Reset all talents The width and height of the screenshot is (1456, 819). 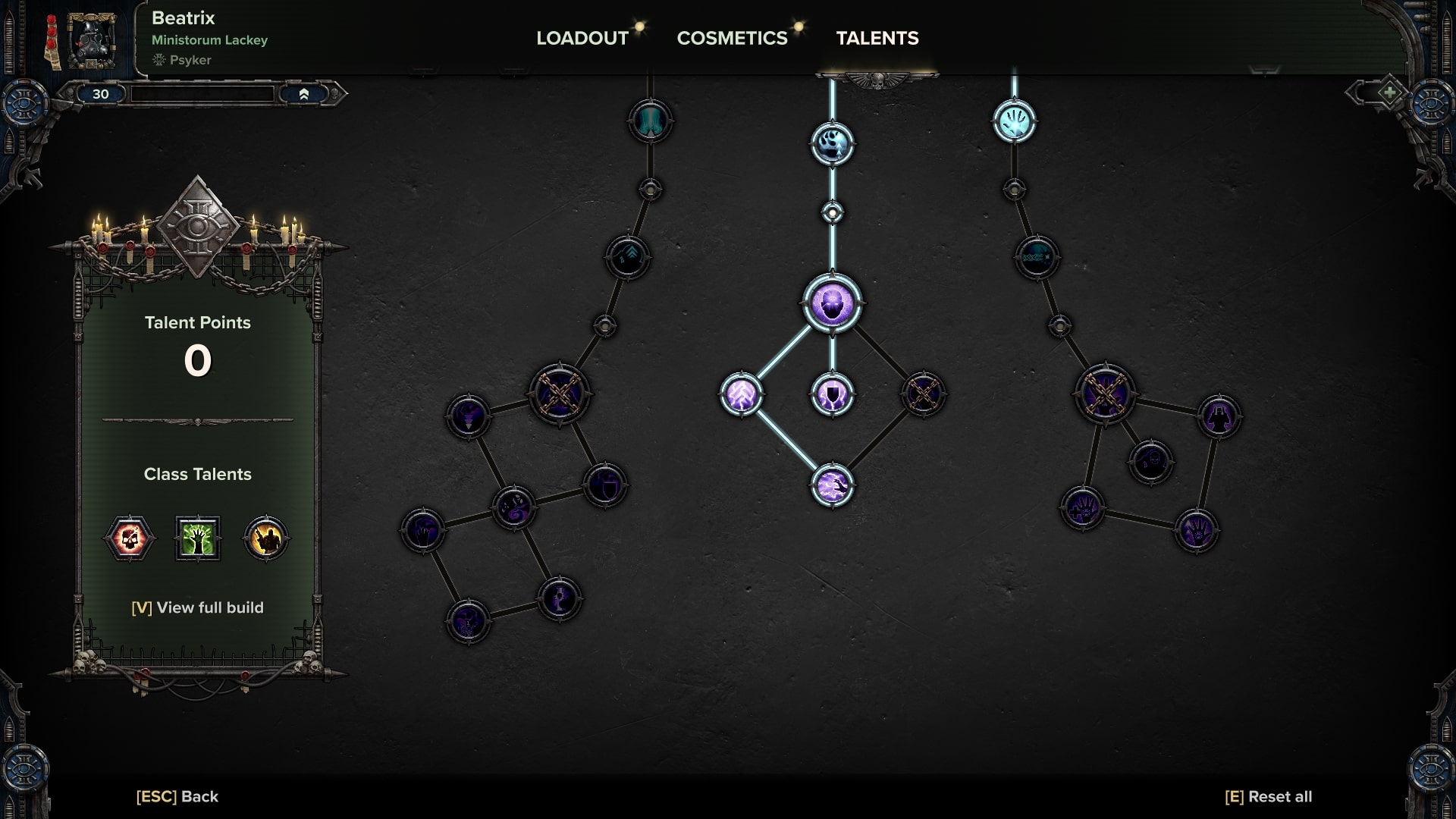click(x=1268, y=796)
